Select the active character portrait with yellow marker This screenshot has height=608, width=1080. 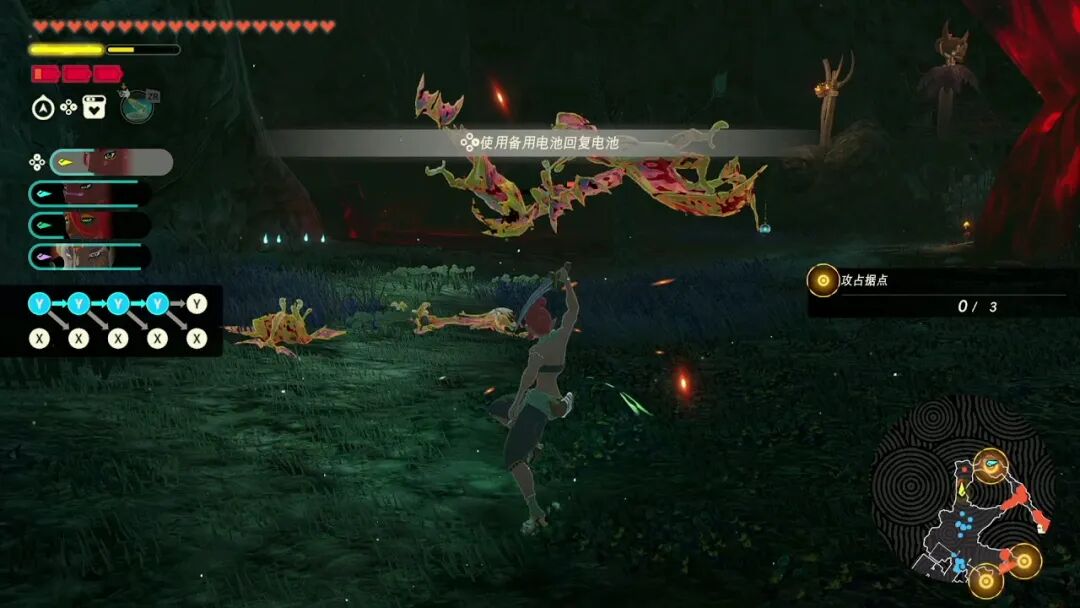(x=110, y=162)
